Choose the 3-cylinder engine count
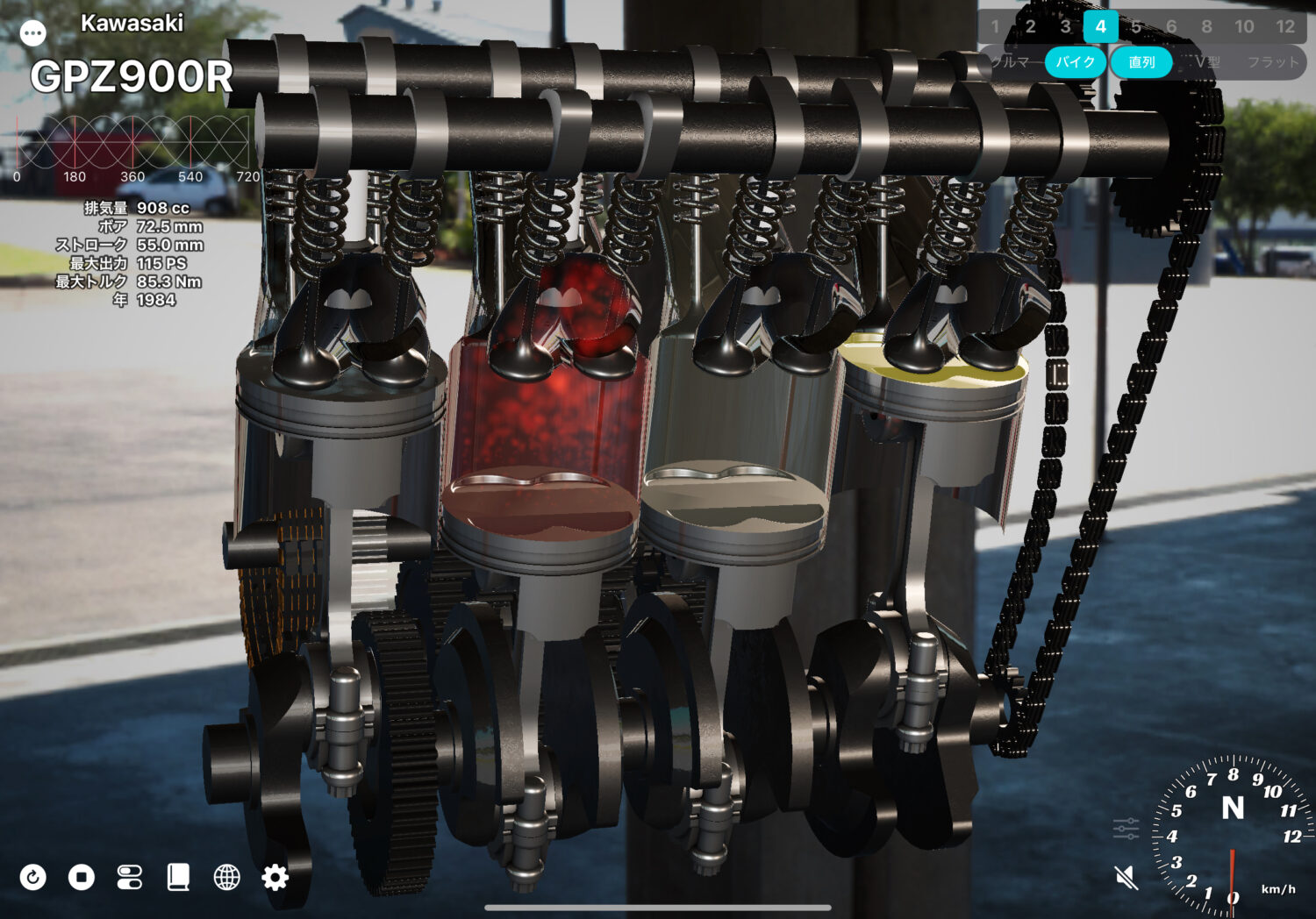 pos(1065,26)
